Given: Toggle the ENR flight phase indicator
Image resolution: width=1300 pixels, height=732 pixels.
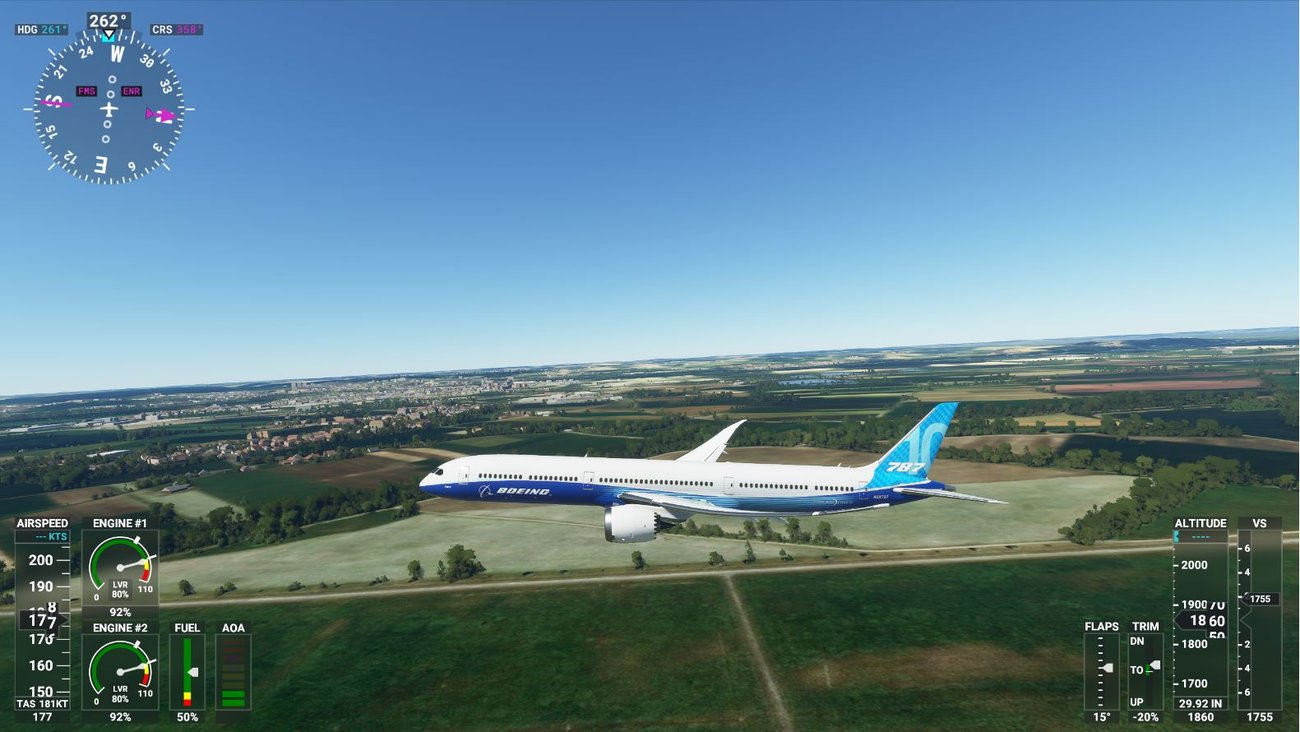Looking at the screenshot, I should pyautogui.click(x=130, y=91).
